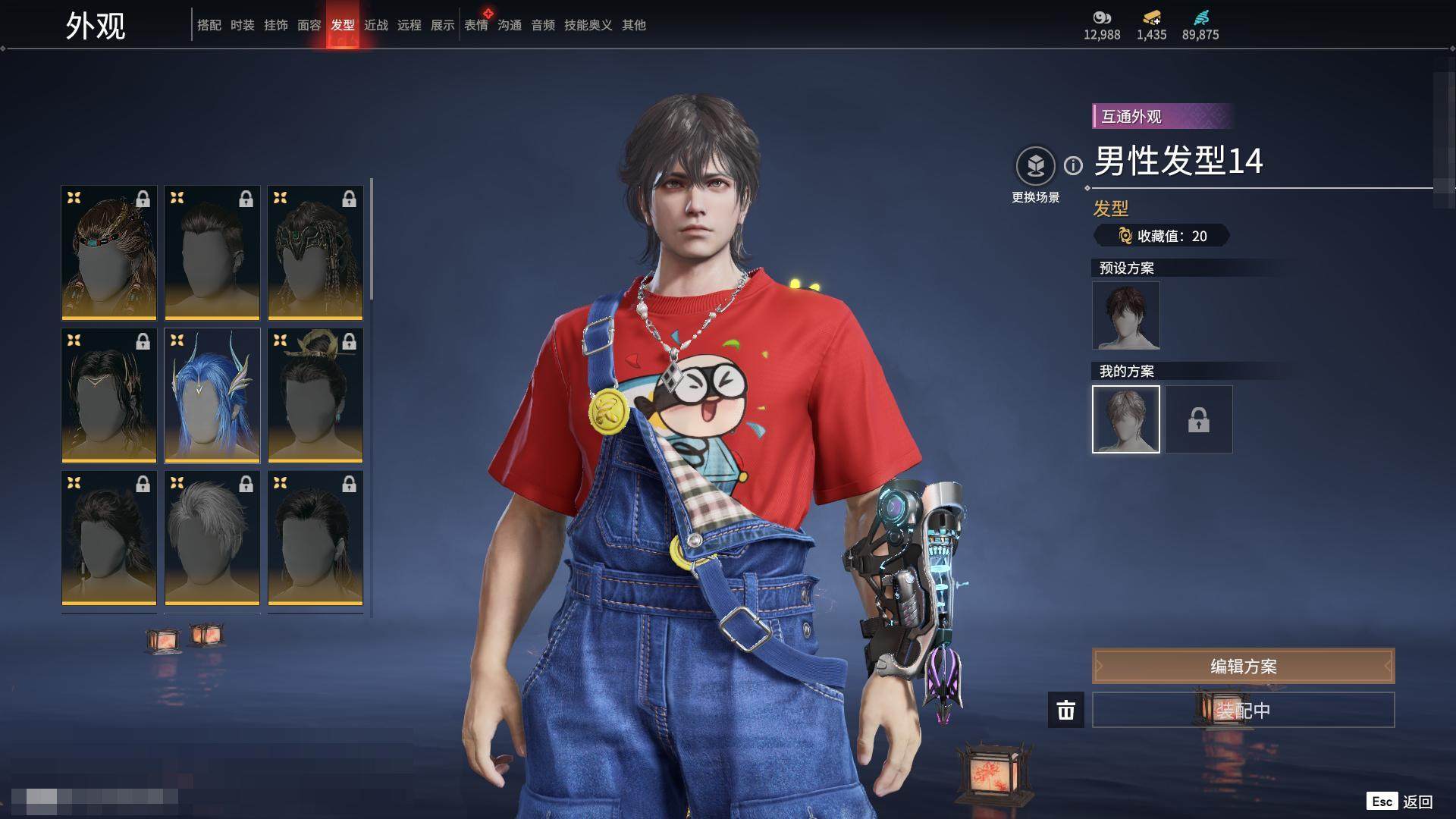This screenshot has width=1456, height=819.
Task: Click the 装配中 equip button
Action: [1243, 710]
